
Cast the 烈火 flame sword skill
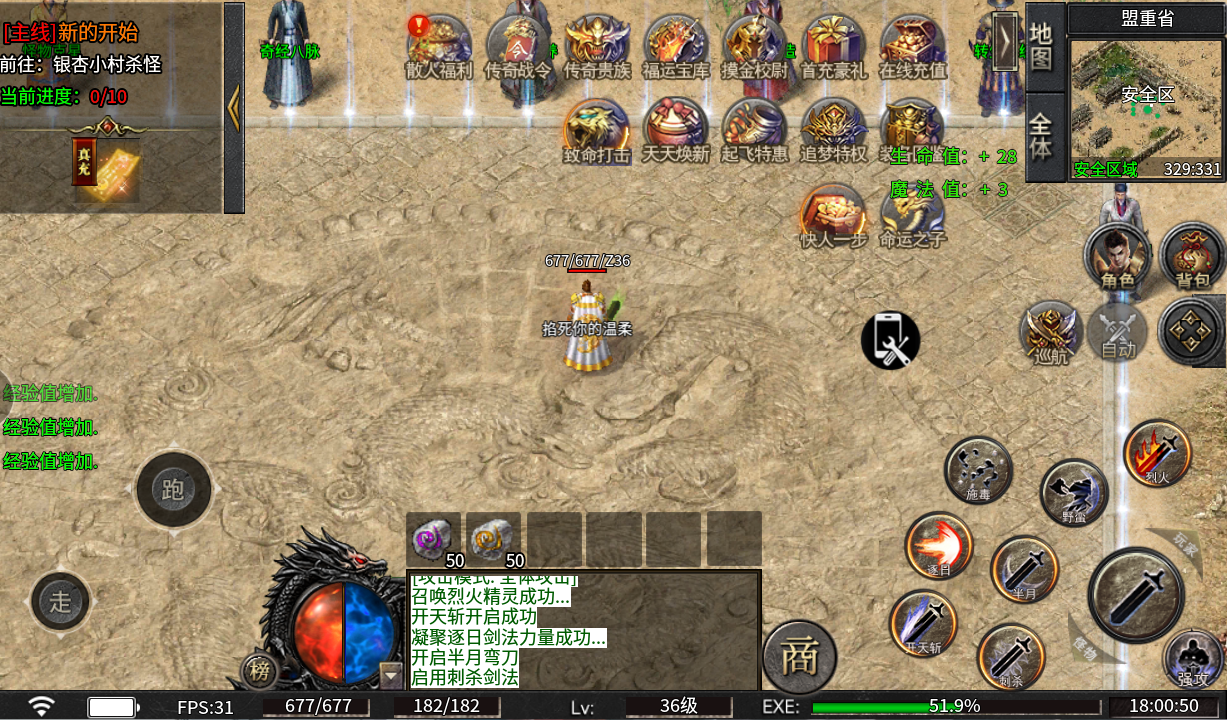[1157, 453]
